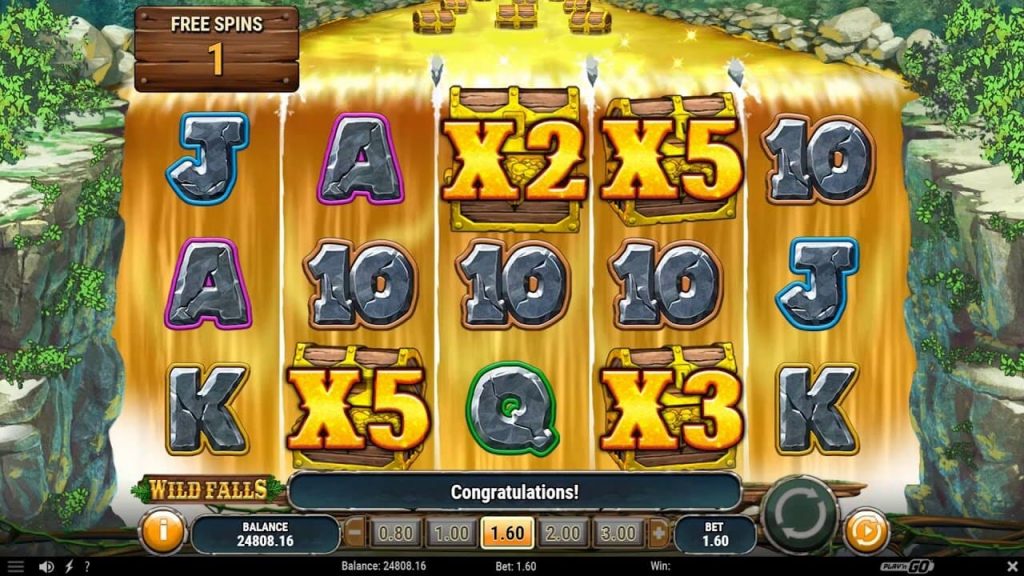The image size is (1024, 576).
Task: Choose the 1.00 bet value
Action: tap(452, 533)
